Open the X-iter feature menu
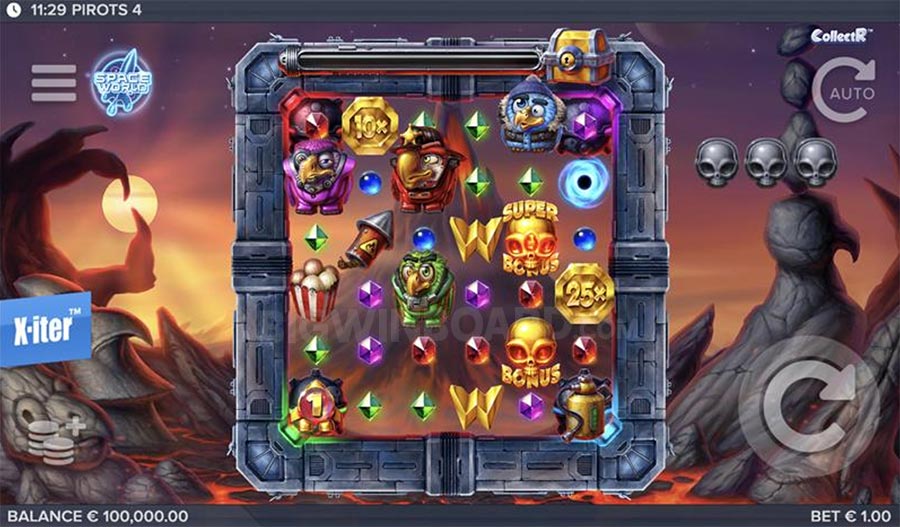Screen dimensions: 900x527 click(x=45, y=326)
